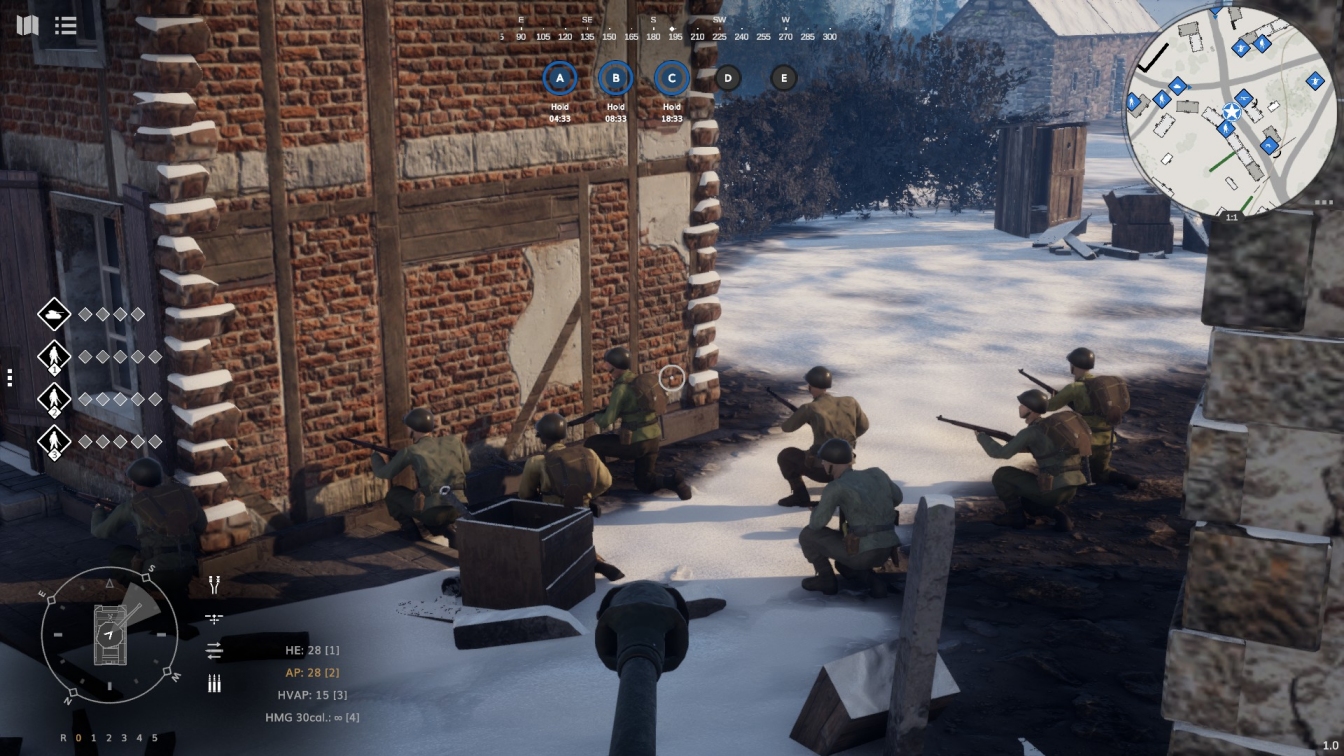The width and height of the screenshot is (1344, 756).
Task: Select the tank unit icon
Action: (54, 314)
